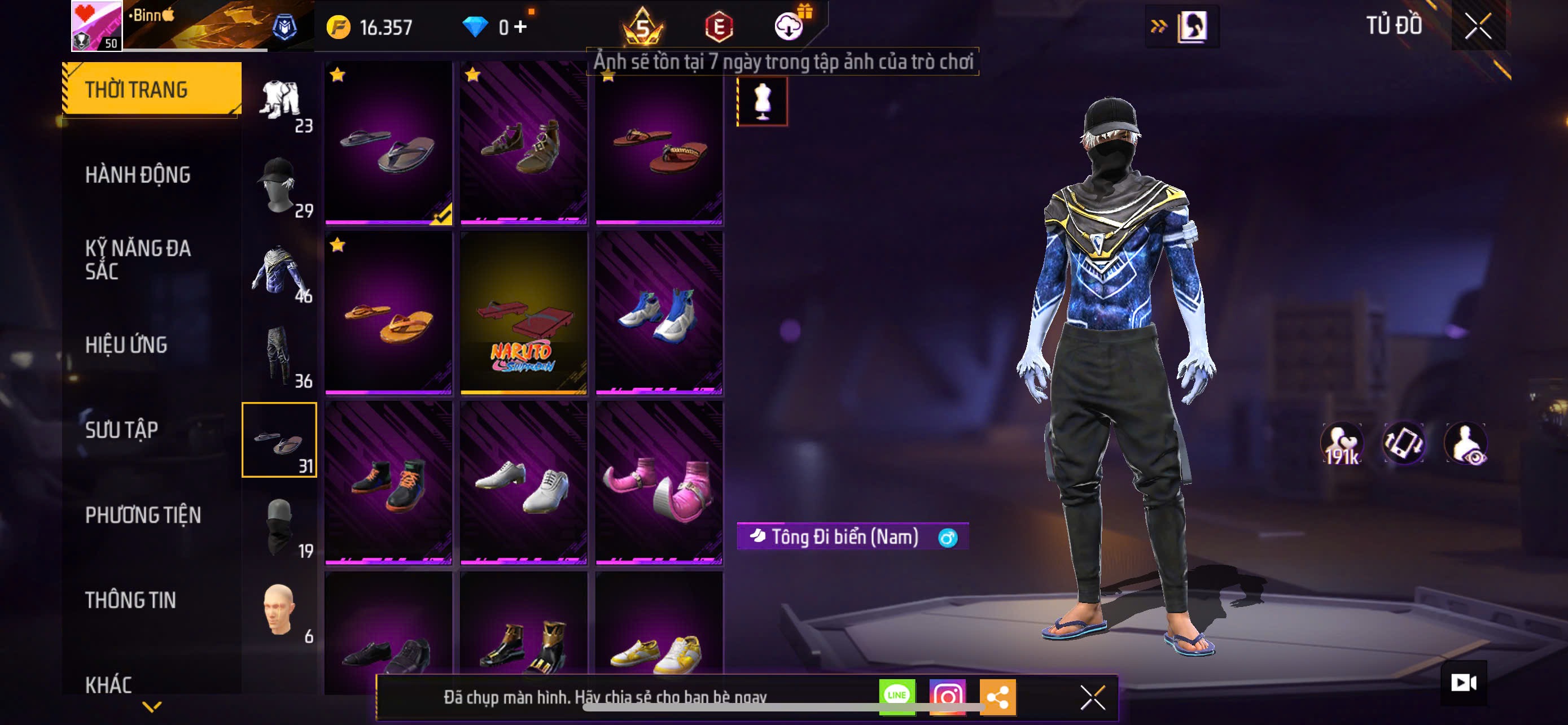The width and height of the screenshot is (1568, 725).
Task: Select the orange flip-flops item
Action: pyautogui.click(x=388, y=313)
